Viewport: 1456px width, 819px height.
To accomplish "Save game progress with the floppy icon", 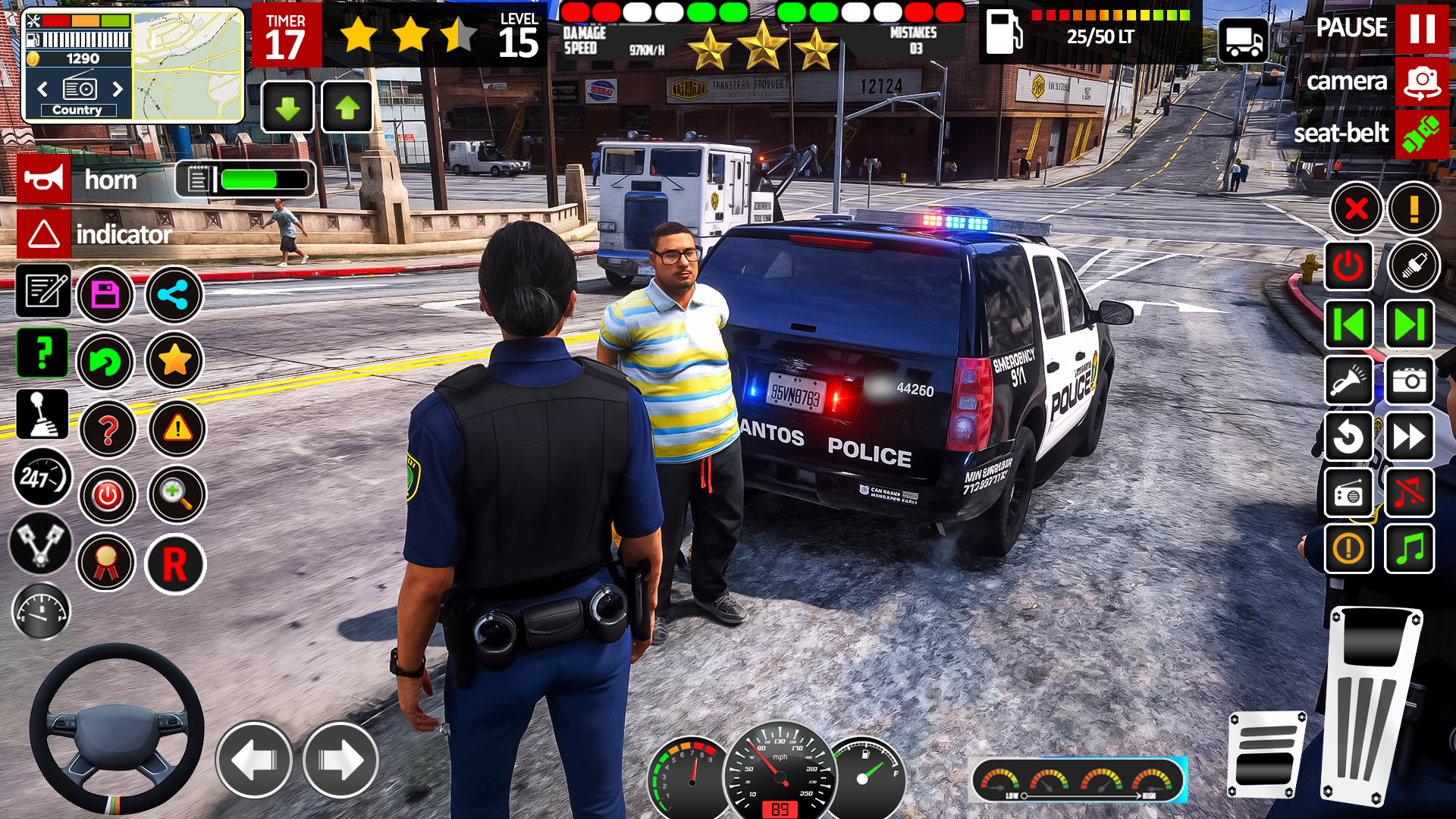I will pyautogui.click(x=107, y=295).
